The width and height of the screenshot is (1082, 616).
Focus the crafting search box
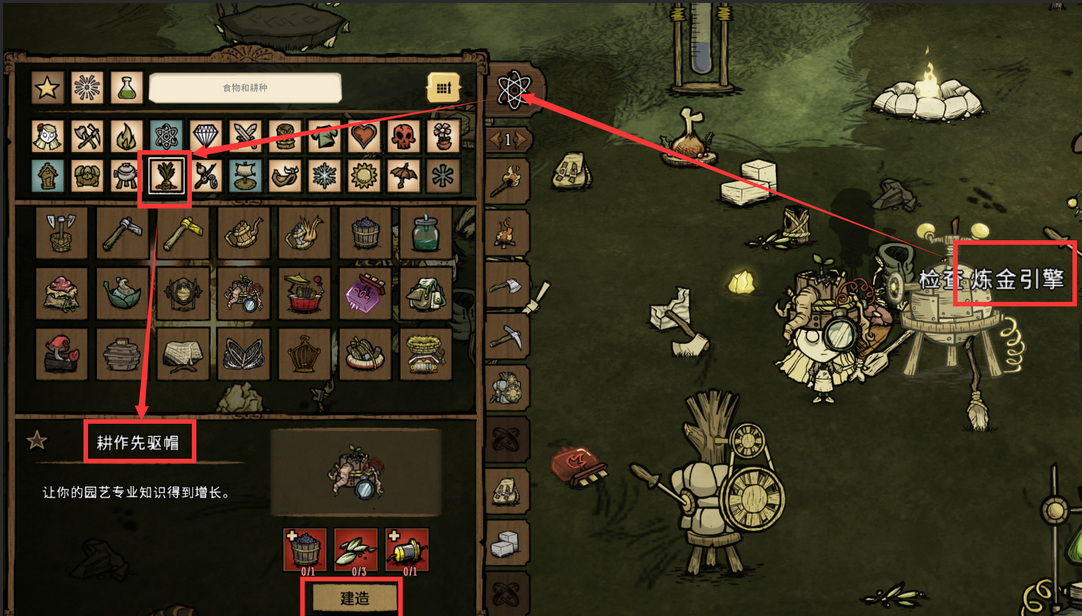tap(245, 88)
